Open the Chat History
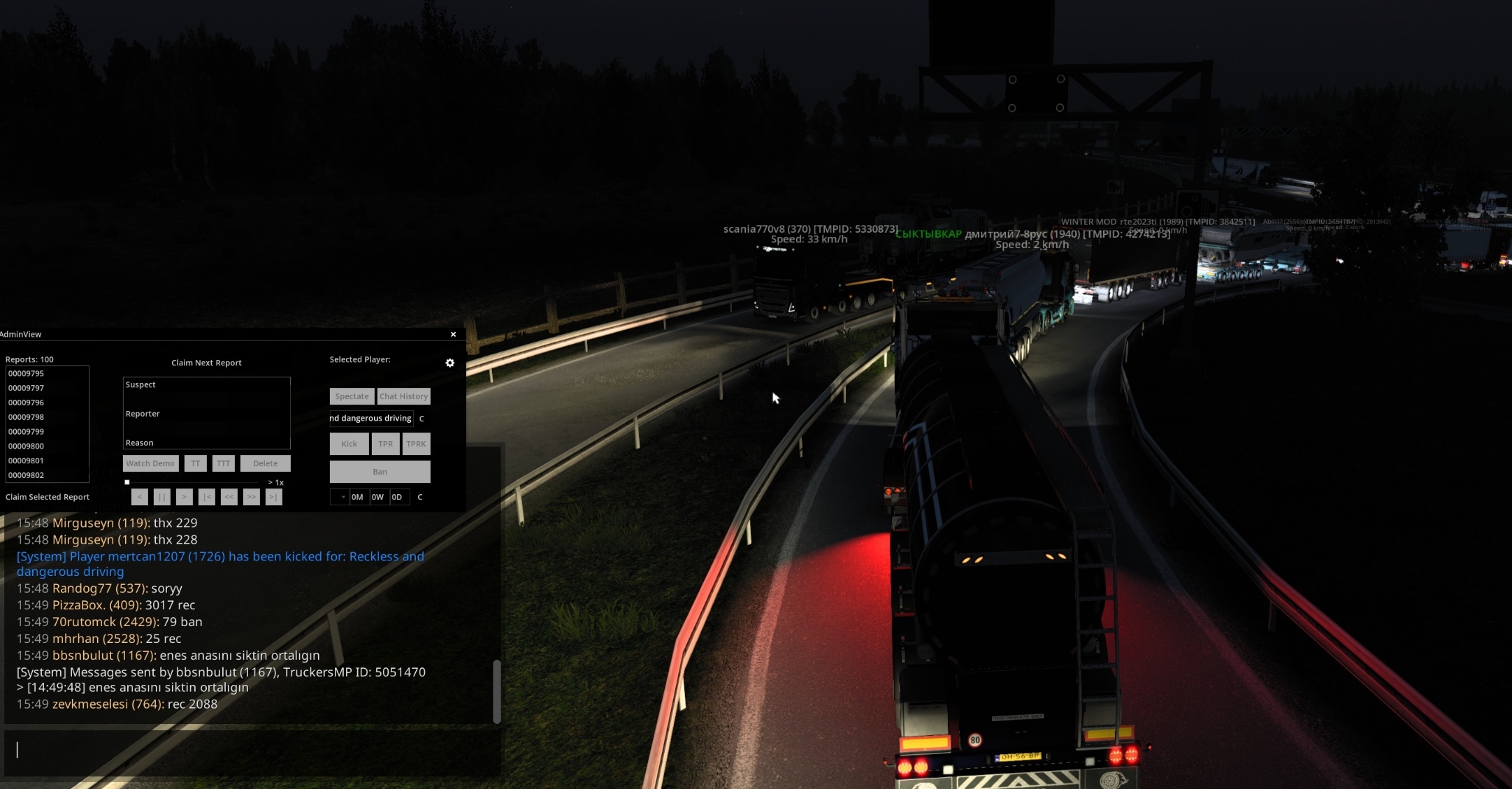 pyautogui.click(x=403, y=396)
